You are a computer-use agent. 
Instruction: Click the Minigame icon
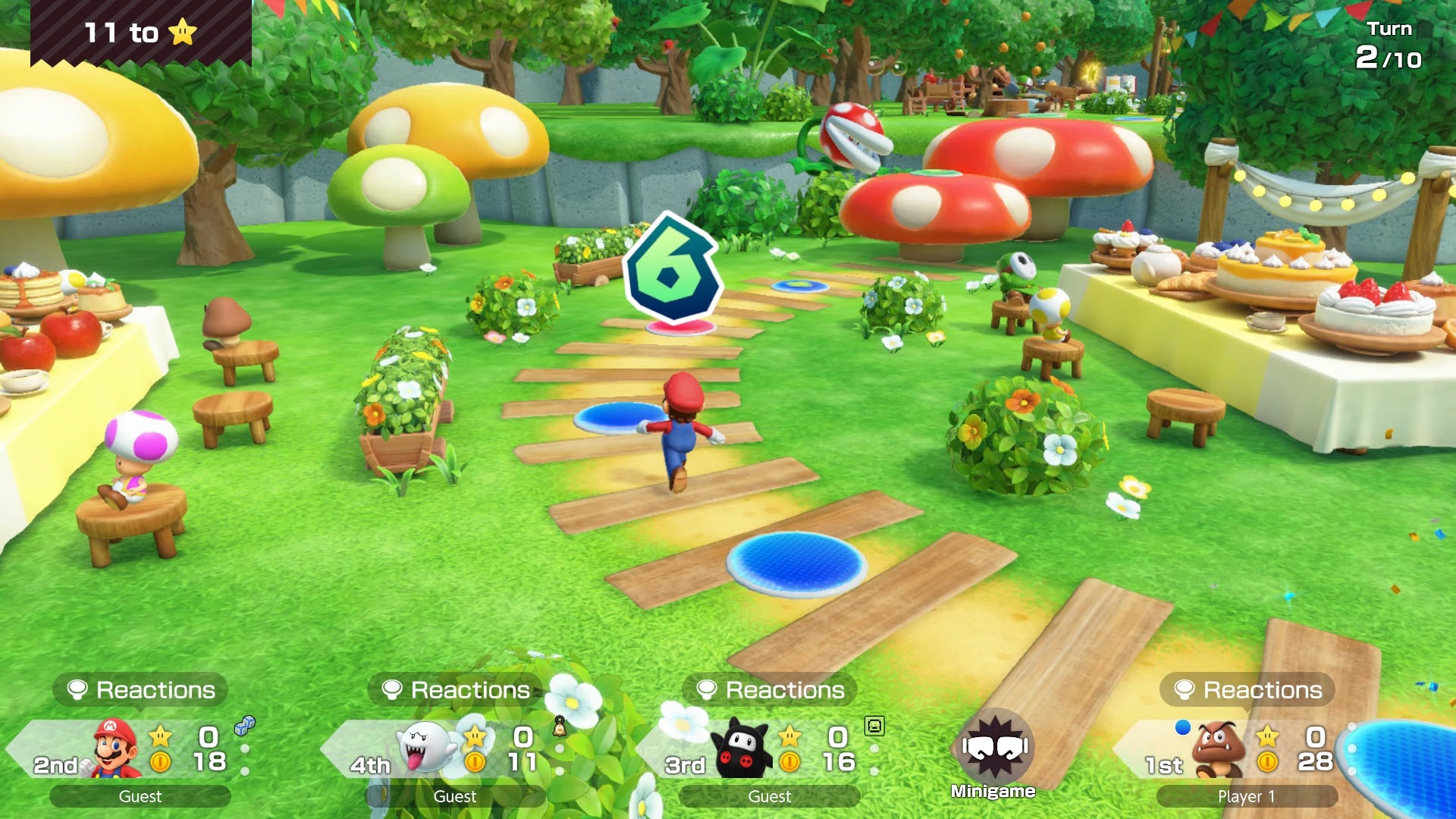993,748
